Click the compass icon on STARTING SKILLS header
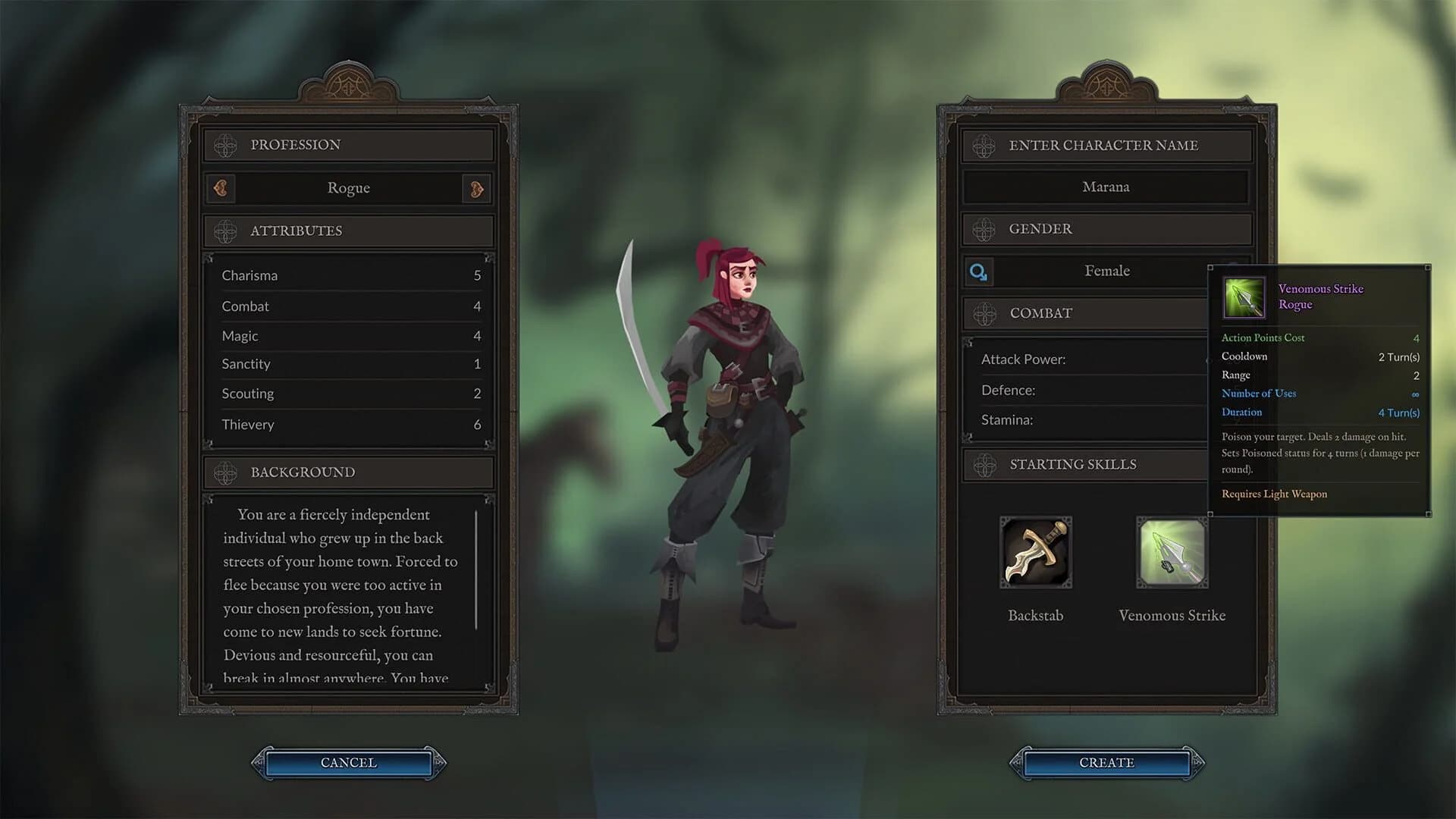Viewport: 1456px width, 819px height. pos(985,464)
